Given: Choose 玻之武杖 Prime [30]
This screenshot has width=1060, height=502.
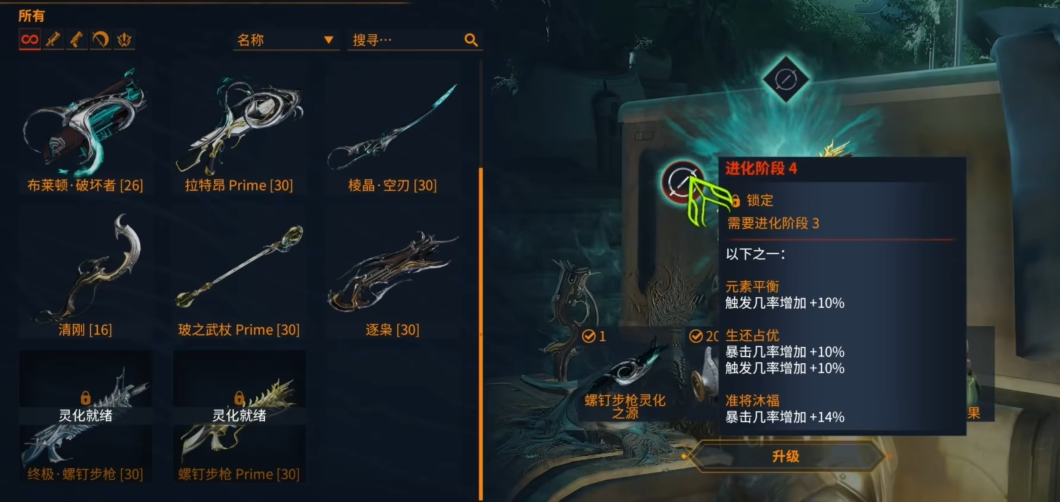Looking at the screenshot, I should click(x=239, y=275).
